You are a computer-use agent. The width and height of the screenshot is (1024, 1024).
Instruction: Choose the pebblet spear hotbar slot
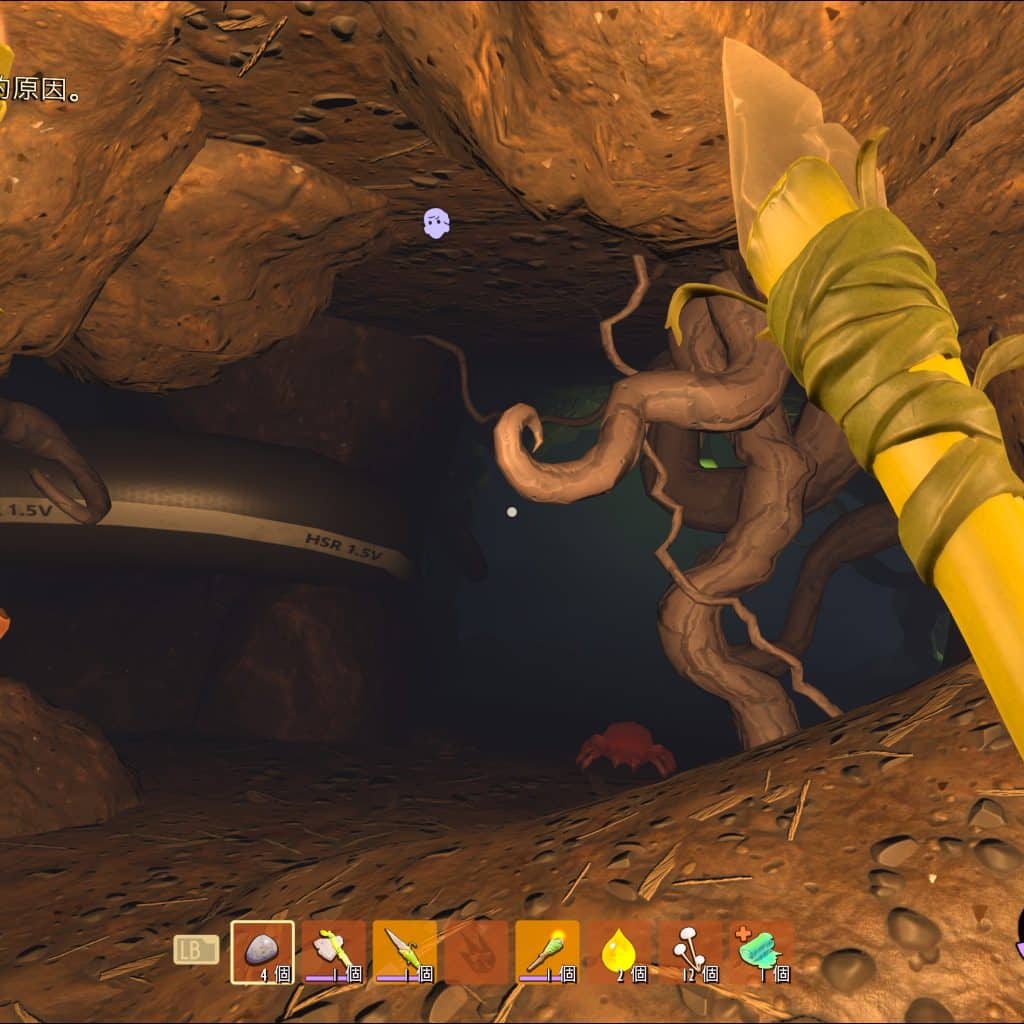click(404, 951)
